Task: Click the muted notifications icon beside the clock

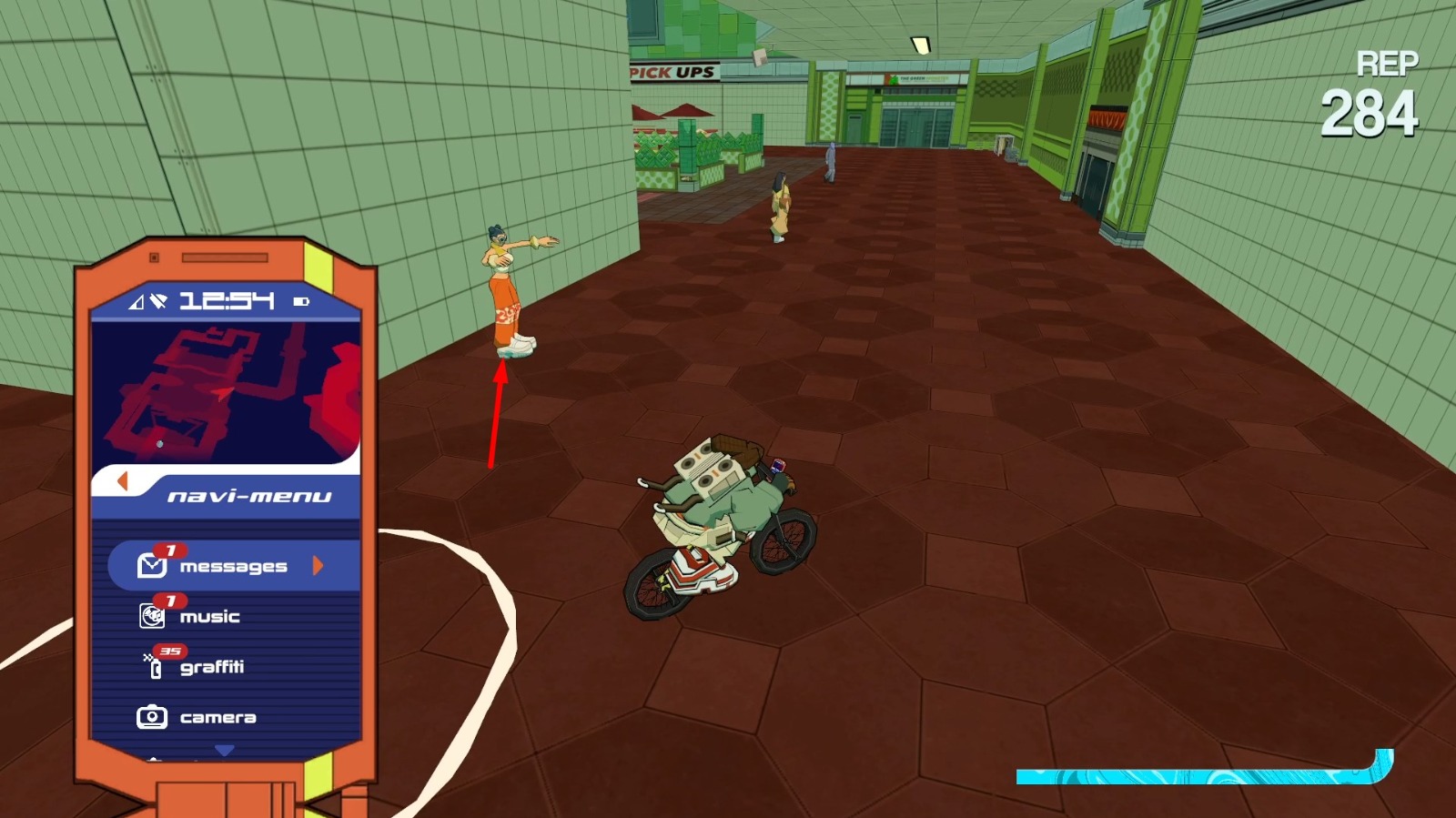Action: pos(159,300)
